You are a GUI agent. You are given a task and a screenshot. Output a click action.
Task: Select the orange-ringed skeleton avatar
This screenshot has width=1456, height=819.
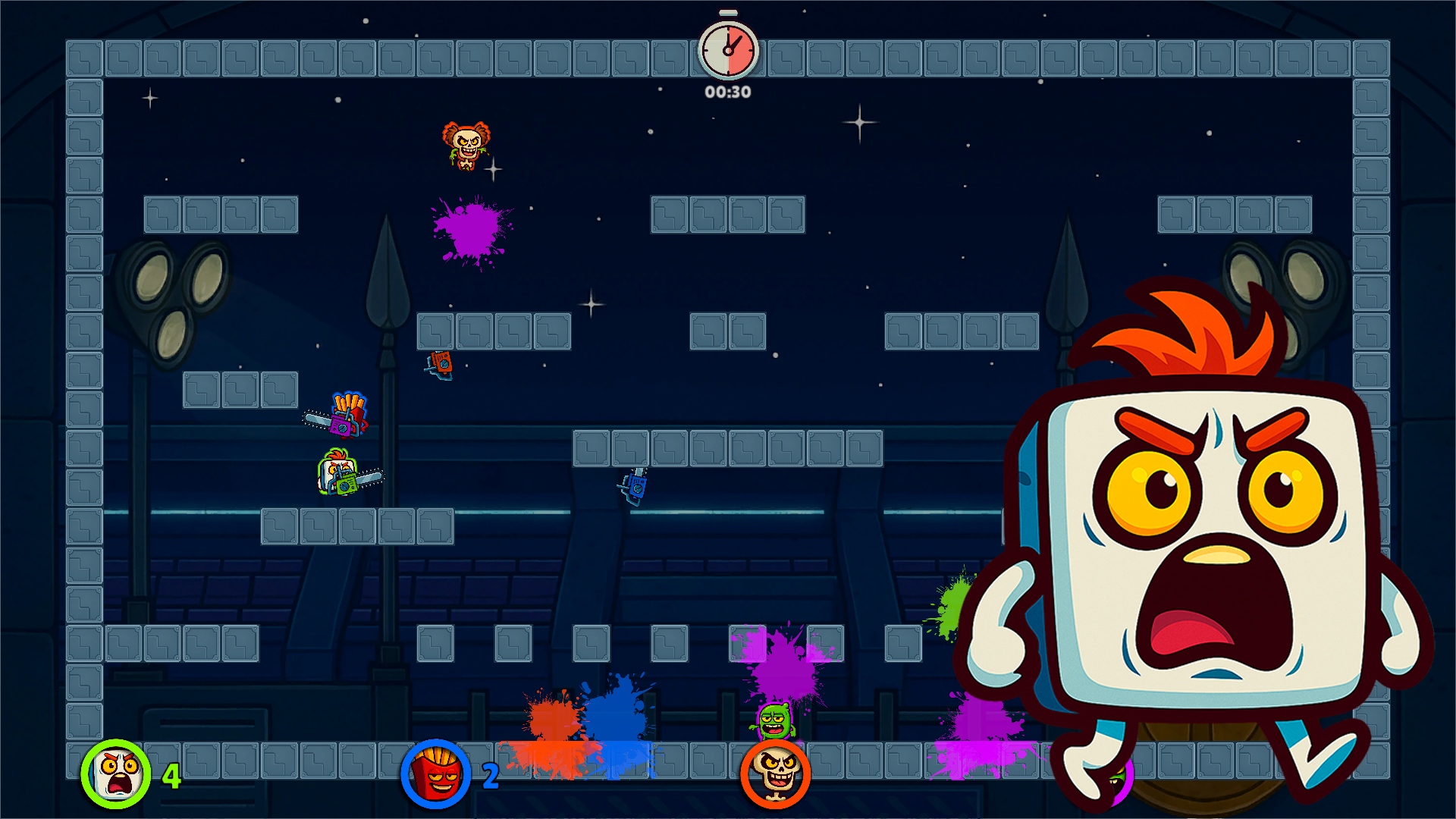pos(773,775)
